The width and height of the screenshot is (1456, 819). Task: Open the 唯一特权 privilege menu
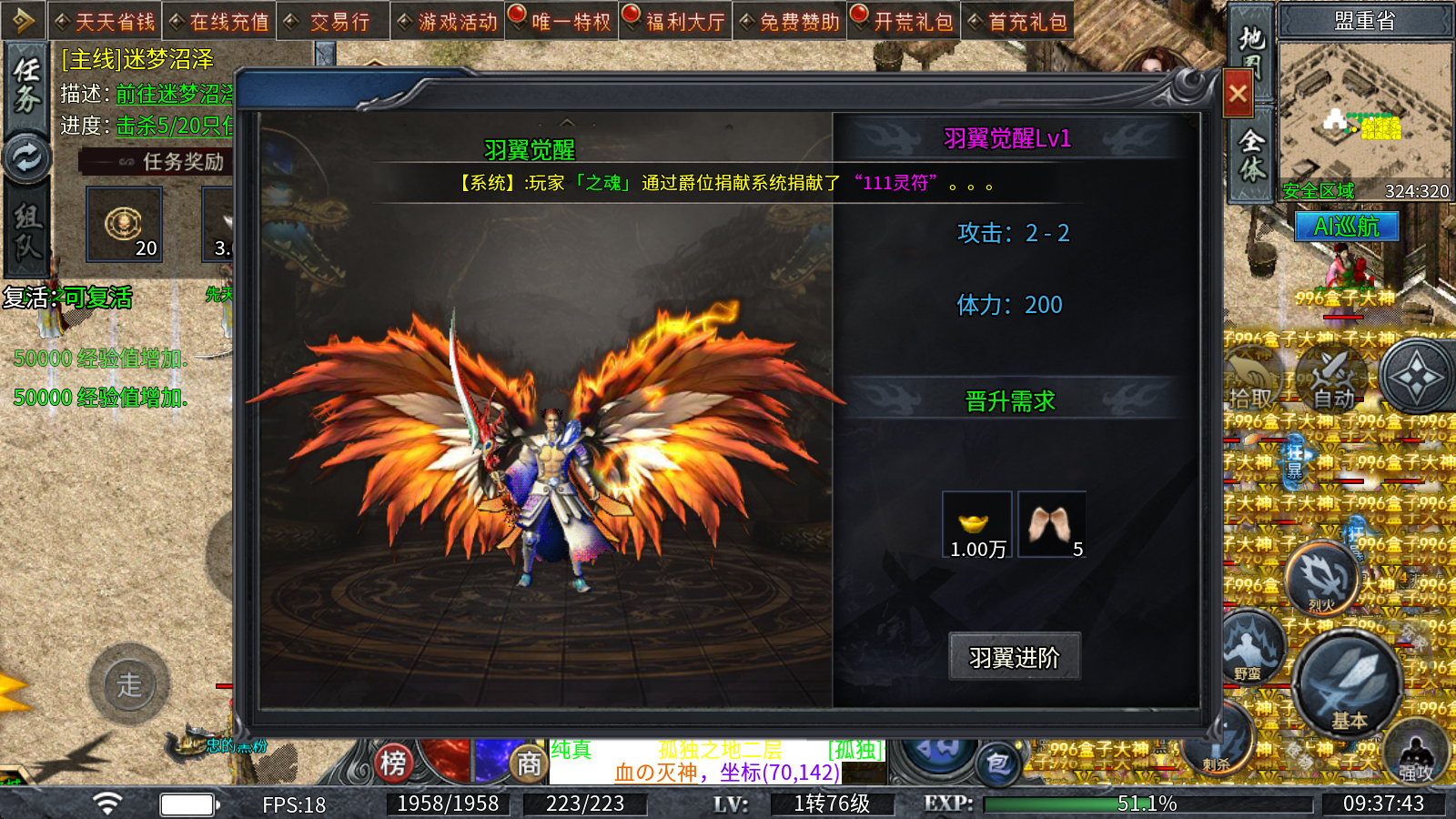coord(562,21)
